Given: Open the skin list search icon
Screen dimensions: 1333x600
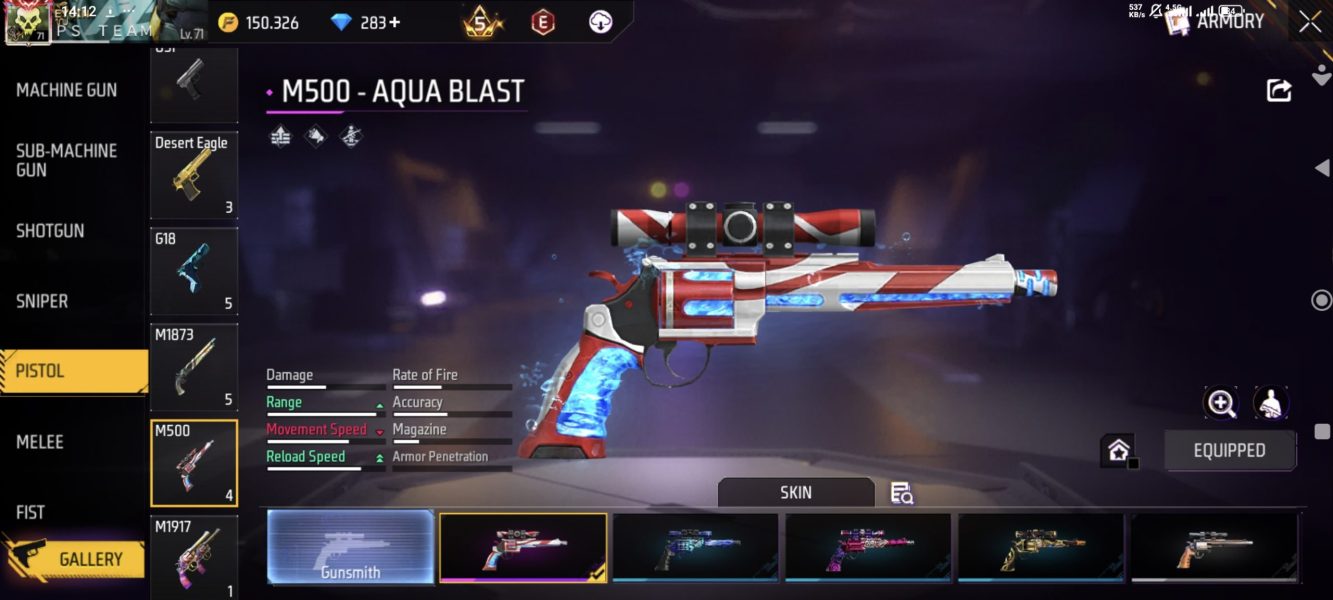Looking at the screenshot, I should pos(901,492).
